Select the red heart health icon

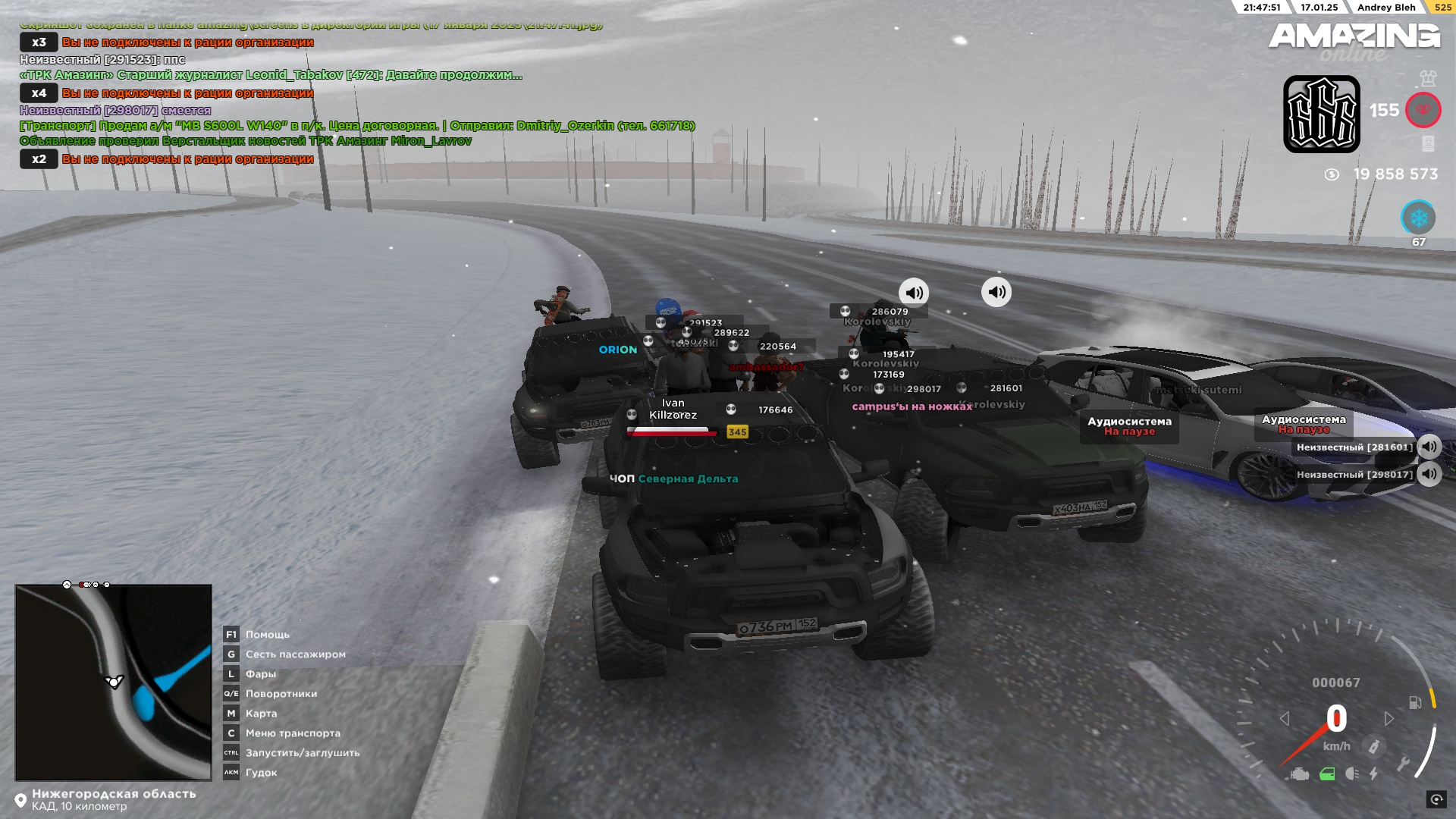[x=1423, y=111]
